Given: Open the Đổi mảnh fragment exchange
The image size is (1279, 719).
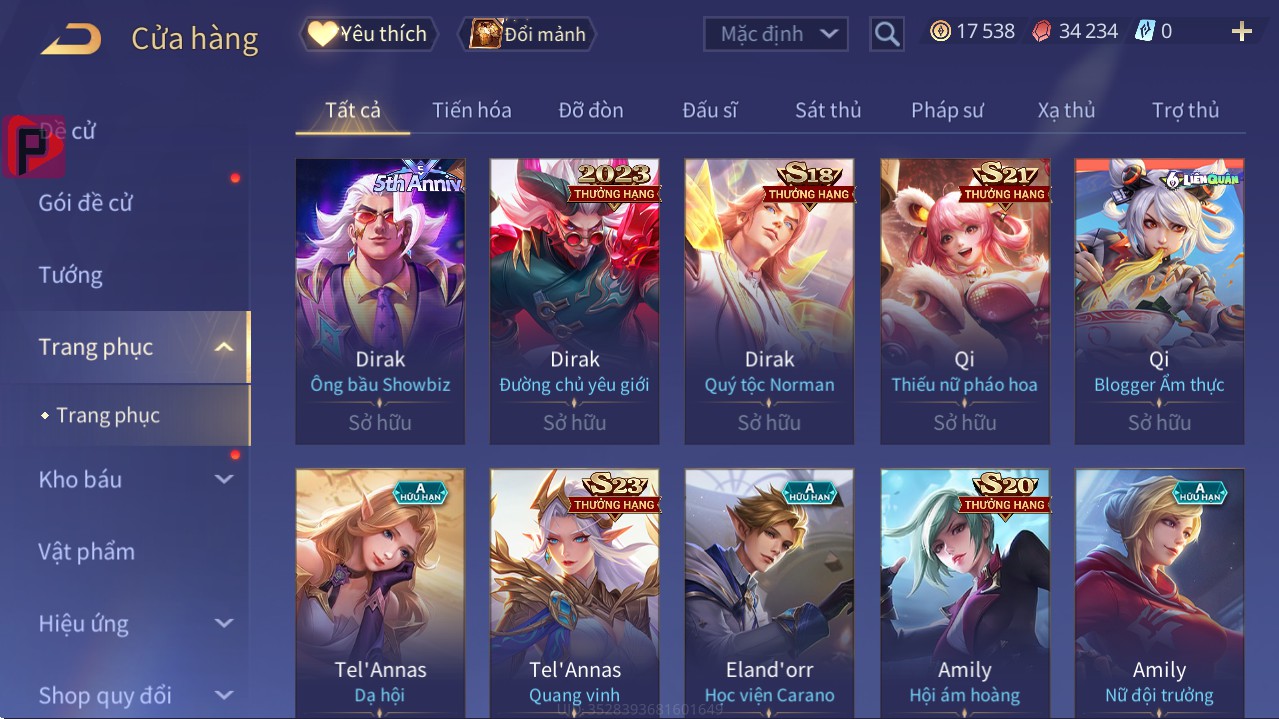Looking at the screenshot, I should [x=527, y=34].
